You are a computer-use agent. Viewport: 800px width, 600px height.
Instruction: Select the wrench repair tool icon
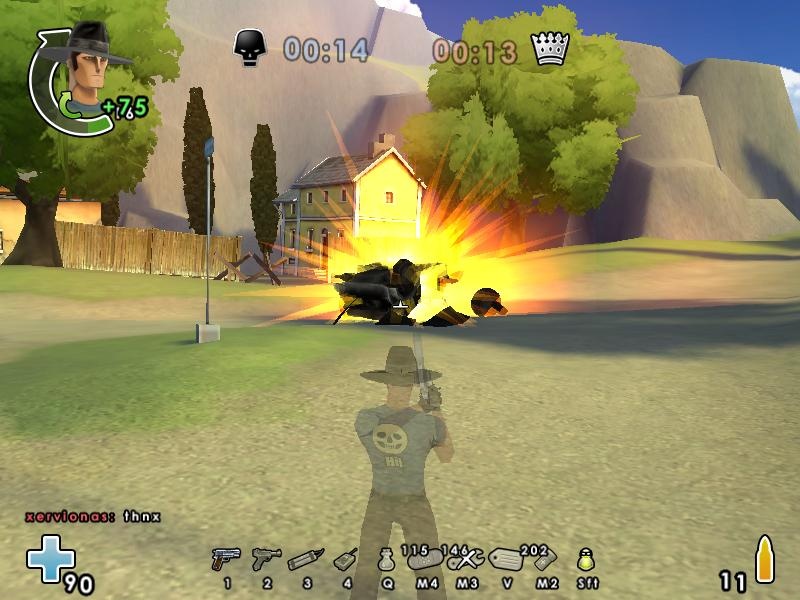(466, 559)
